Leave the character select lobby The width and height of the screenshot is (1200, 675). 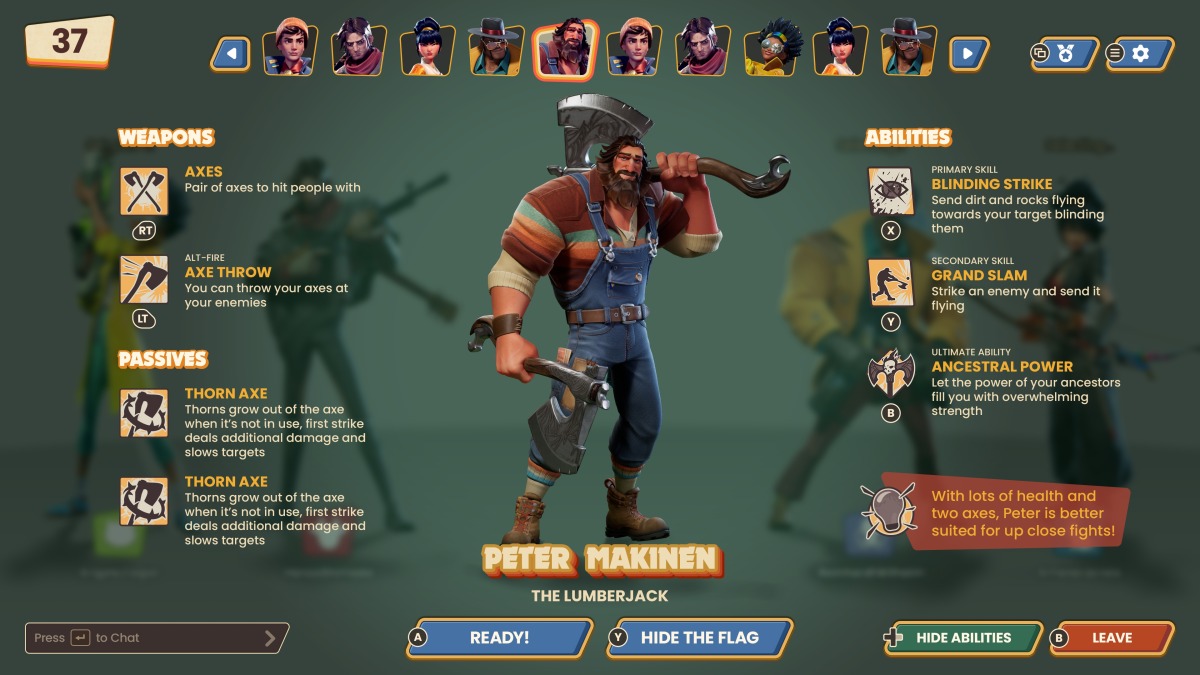pyautogui.click(x=1111, y=638)
